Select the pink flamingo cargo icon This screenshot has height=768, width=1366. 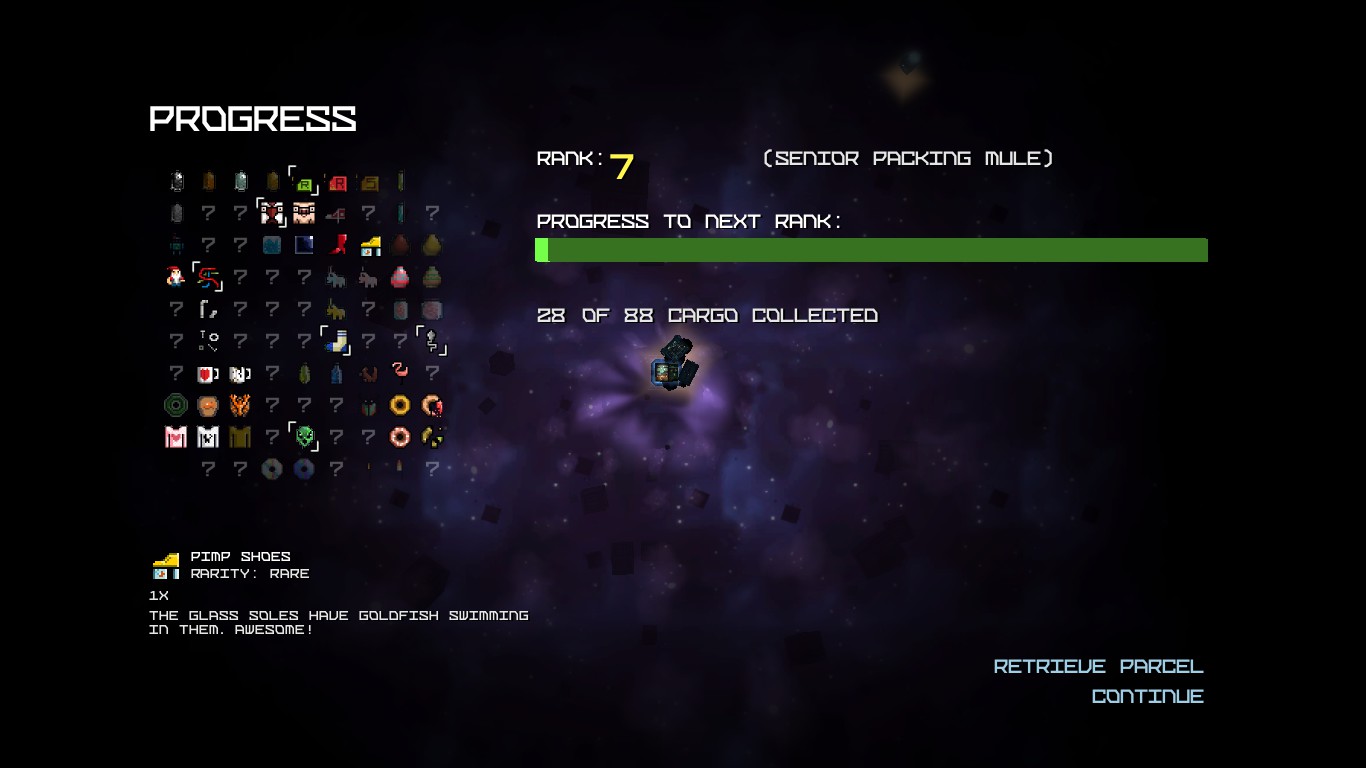click(x=400, y=373)
